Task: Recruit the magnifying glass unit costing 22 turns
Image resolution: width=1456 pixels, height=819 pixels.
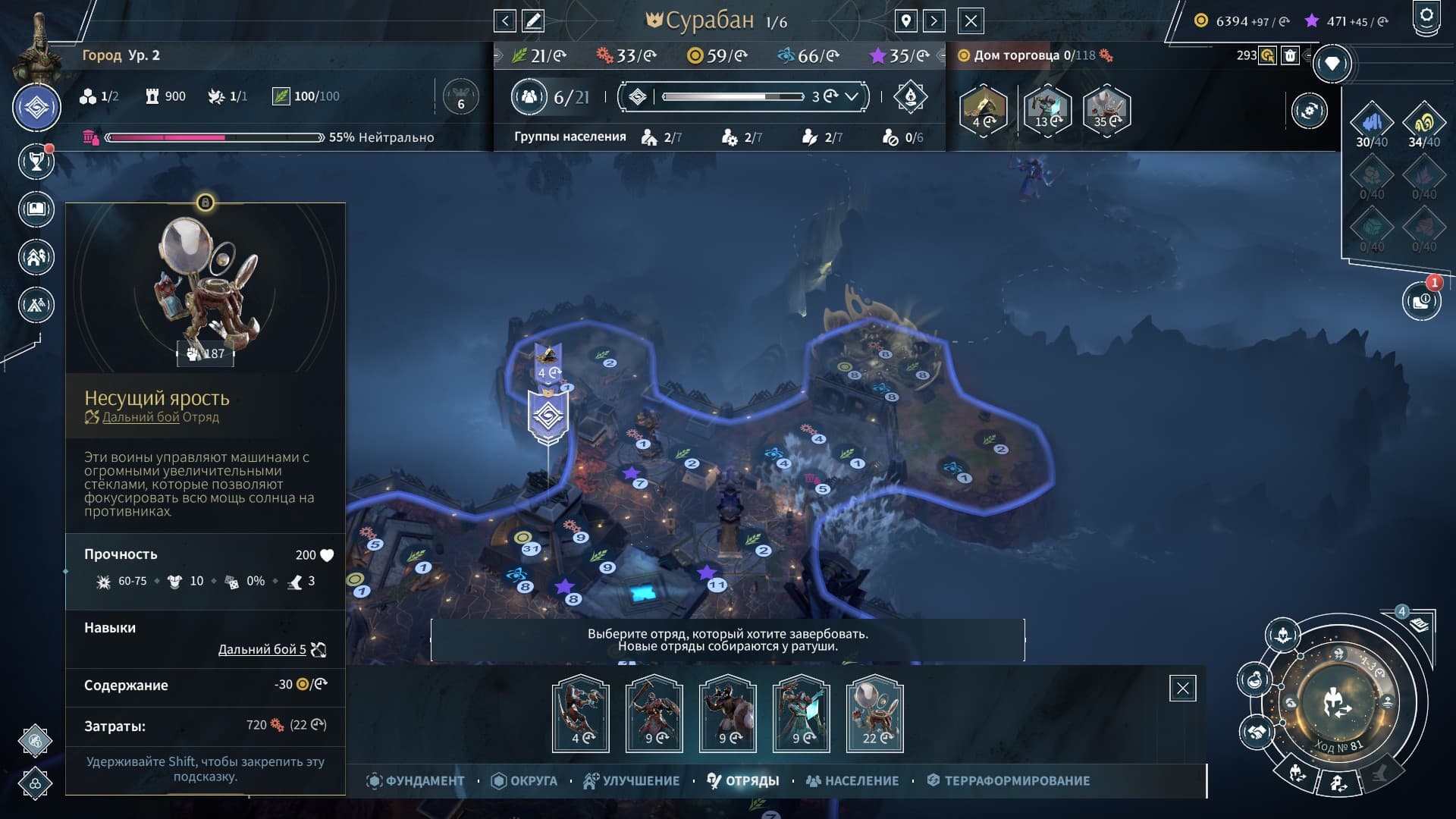Action: (x=874, y=713)
